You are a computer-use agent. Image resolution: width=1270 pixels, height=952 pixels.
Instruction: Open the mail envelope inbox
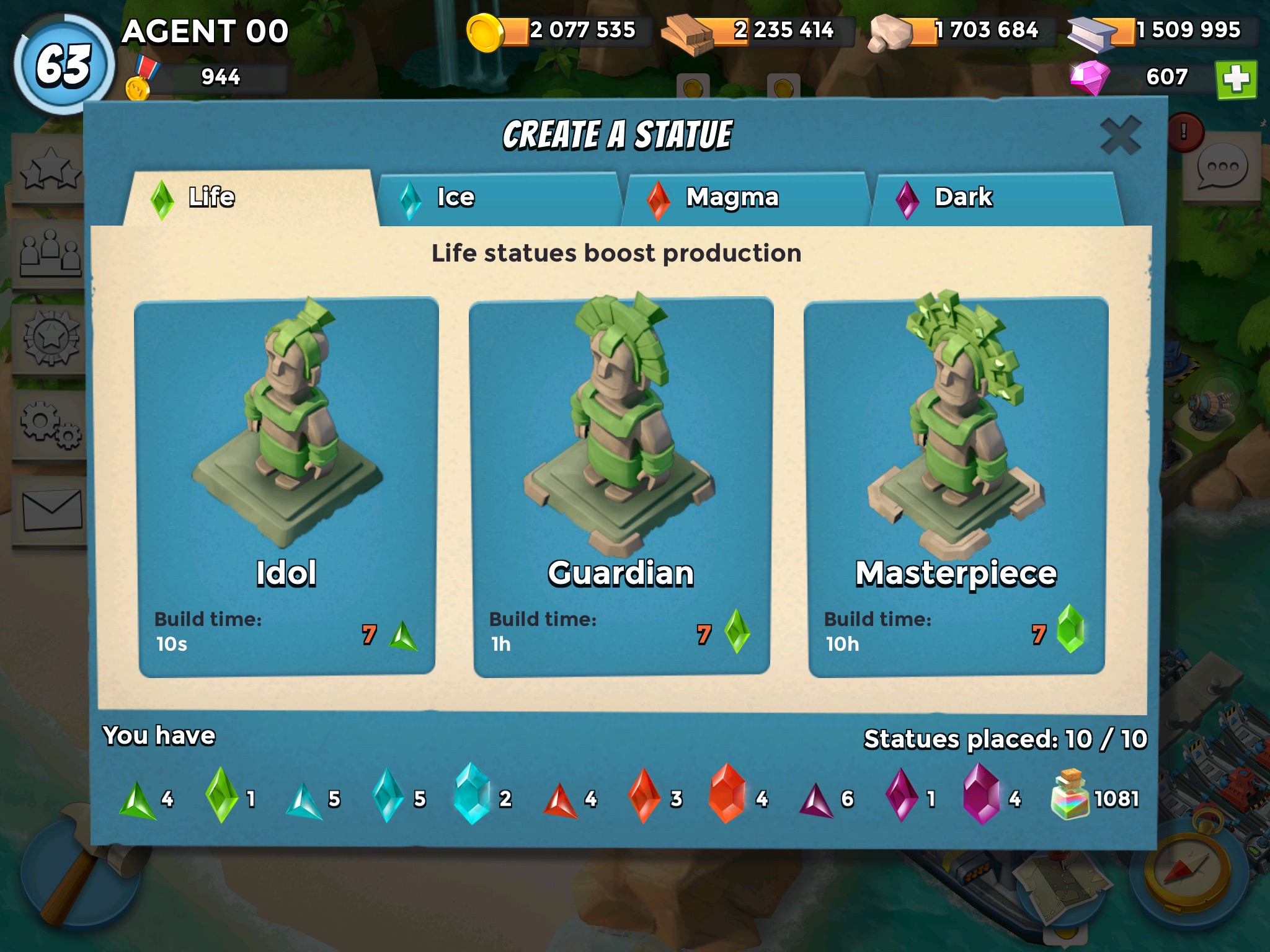point(51,510)
